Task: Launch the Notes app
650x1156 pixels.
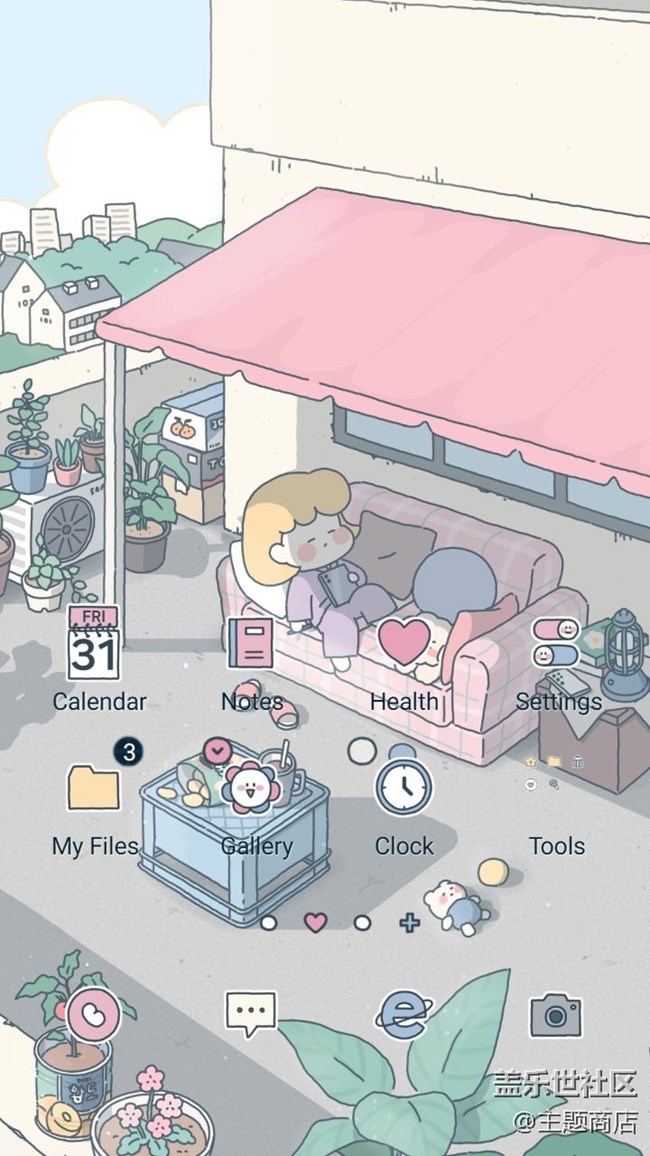Action: [249, 643]
